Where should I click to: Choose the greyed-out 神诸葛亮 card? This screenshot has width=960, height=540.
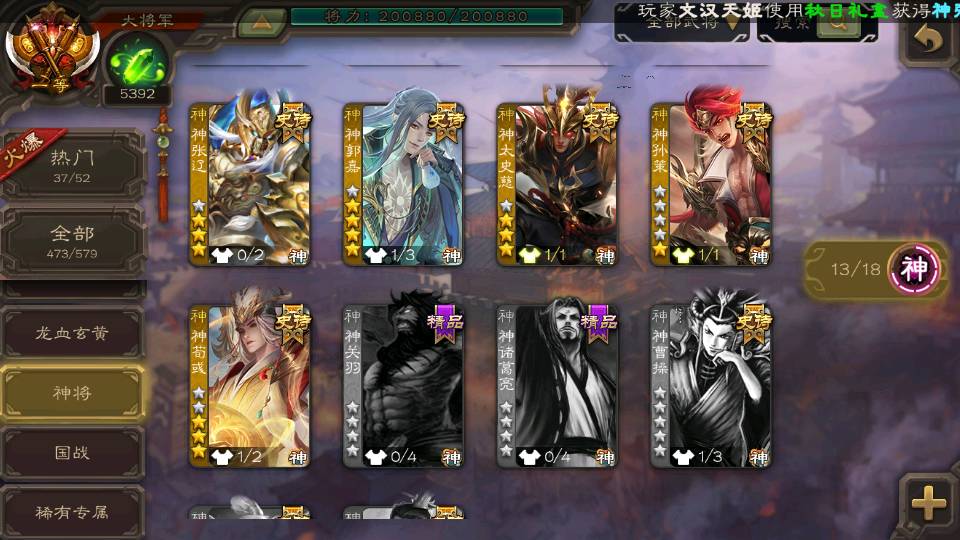pyautogui.click(x=558, y=386)
